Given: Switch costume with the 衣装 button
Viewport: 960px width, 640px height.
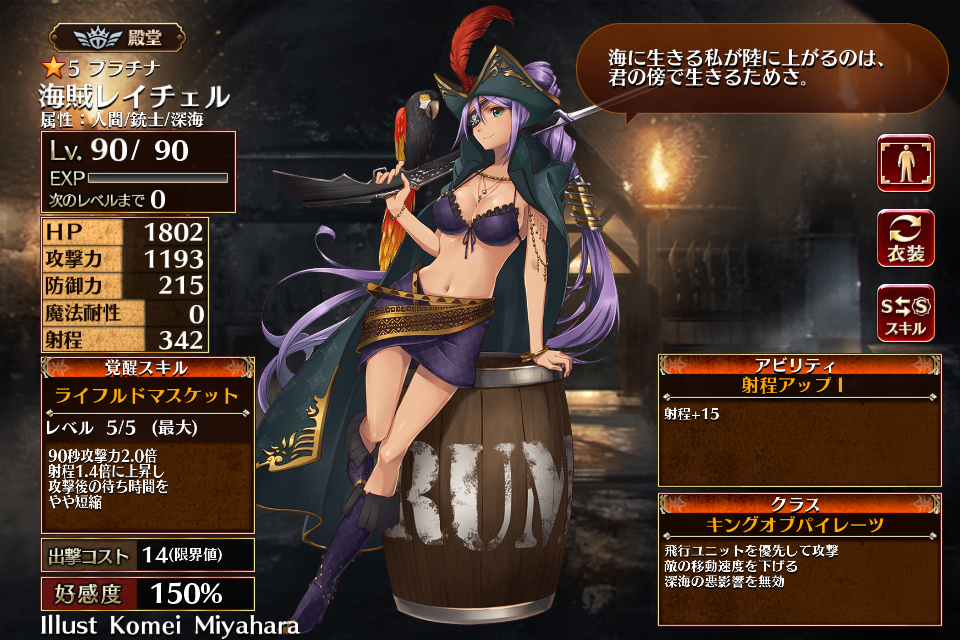Looking at the screenshot, I should pyautogui.click(x=905, y=238).
